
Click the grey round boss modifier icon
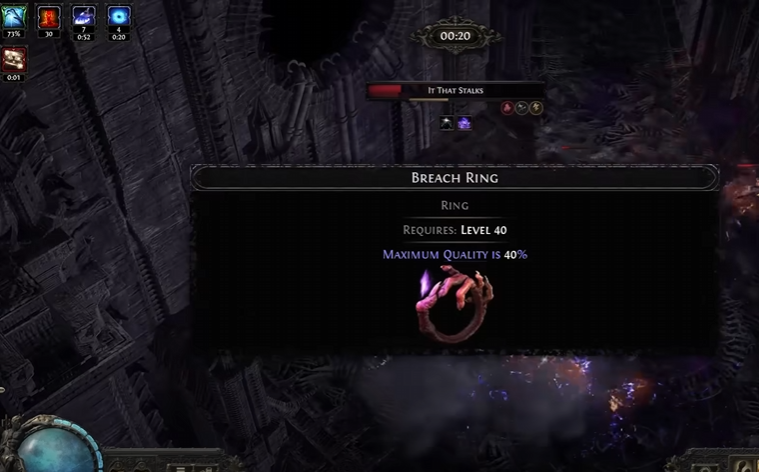point(522,108)
